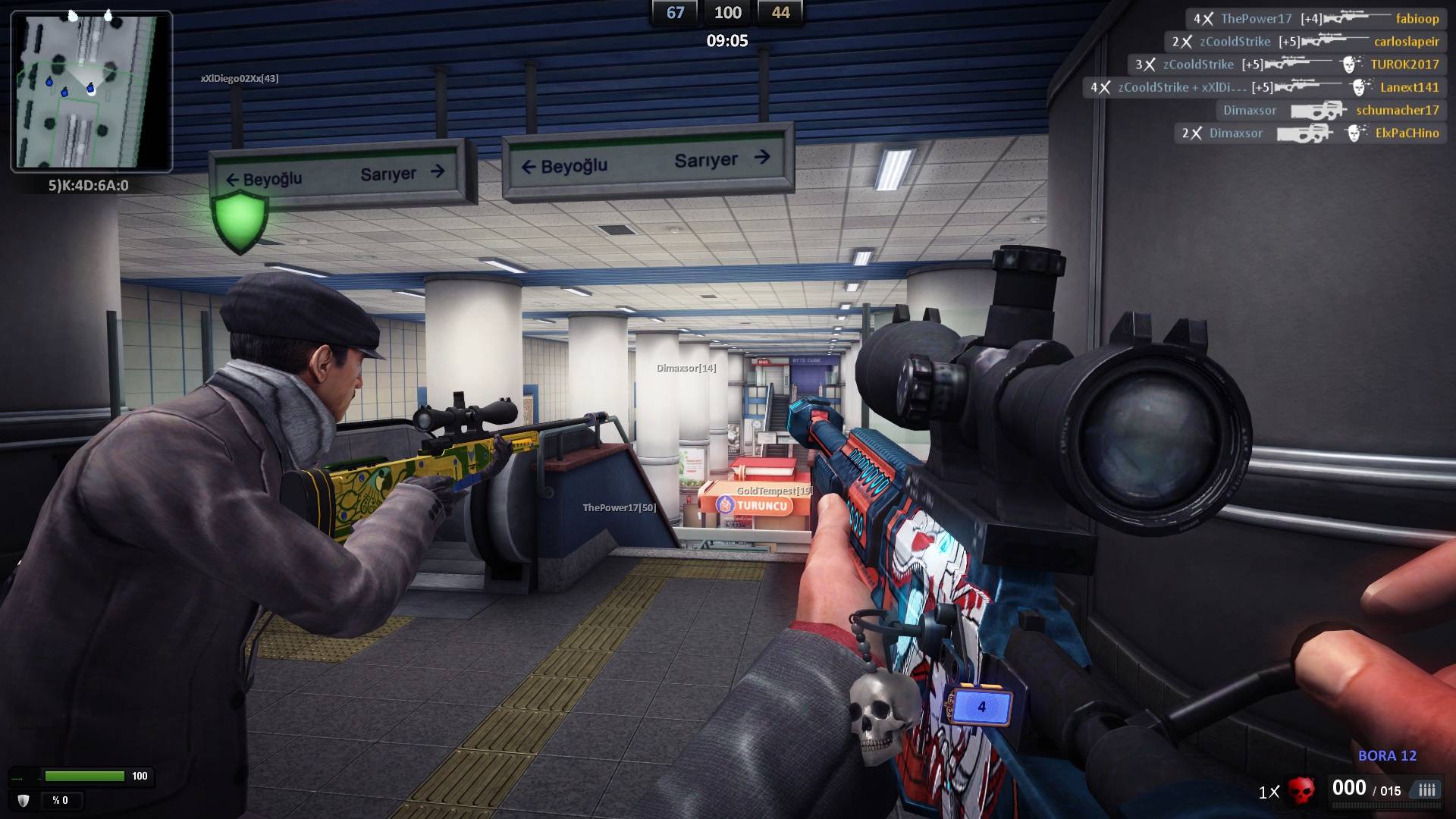The width and height of the screenshot is (1456, 819).
Task: Click the minimap in the corner
Action: (x=91, y=91)
